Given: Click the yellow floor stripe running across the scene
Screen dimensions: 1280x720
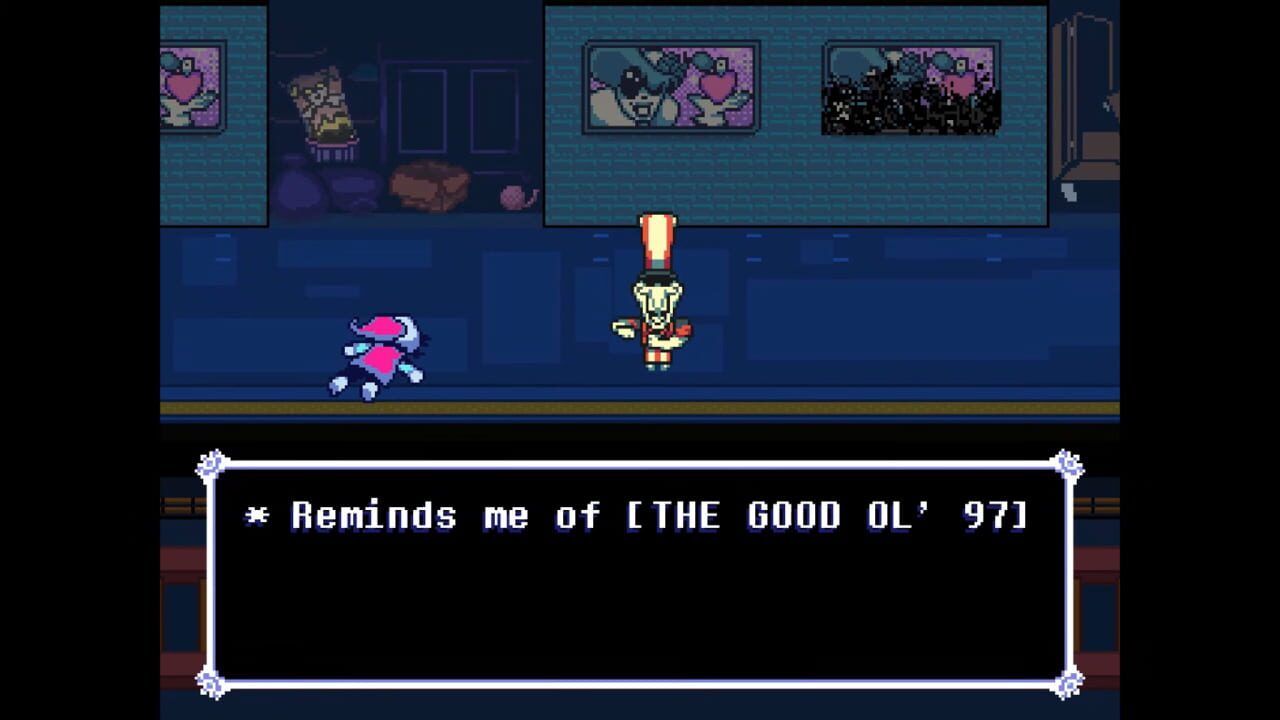Looking at the screenshot, I should tap(640, 406).
